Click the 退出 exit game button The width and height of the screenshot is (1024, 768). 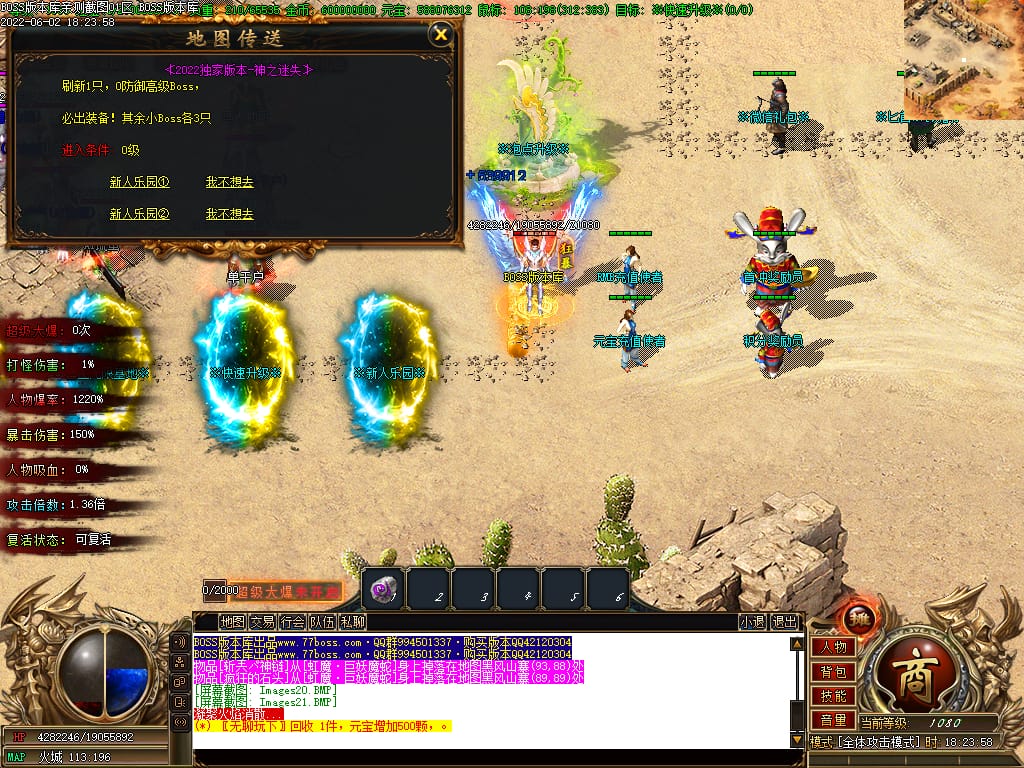pyautogui.click(x=785, y=622)
